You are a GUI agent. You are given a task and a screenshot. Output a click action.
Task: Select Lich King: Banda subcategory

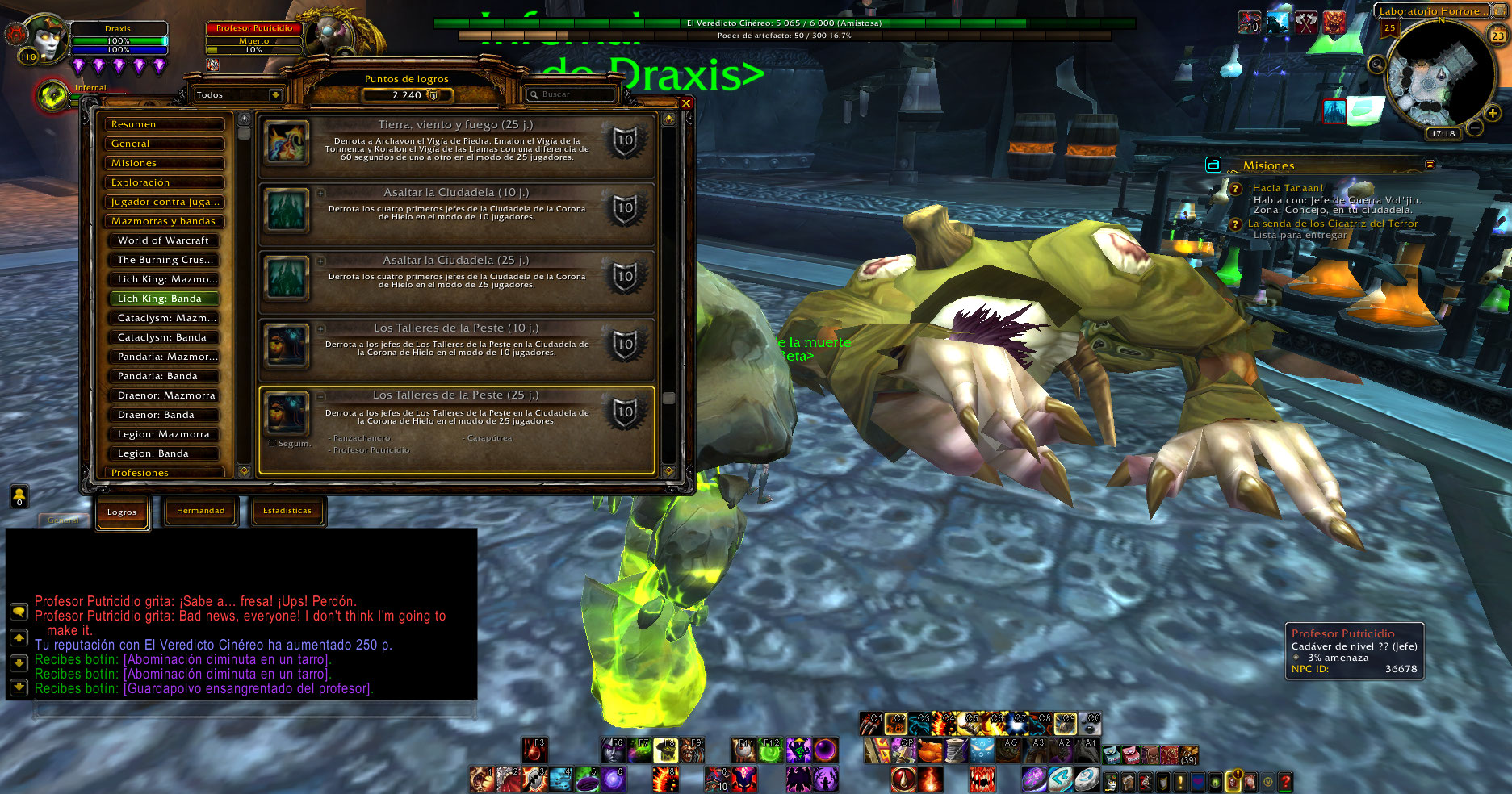(x=164, y=299)
